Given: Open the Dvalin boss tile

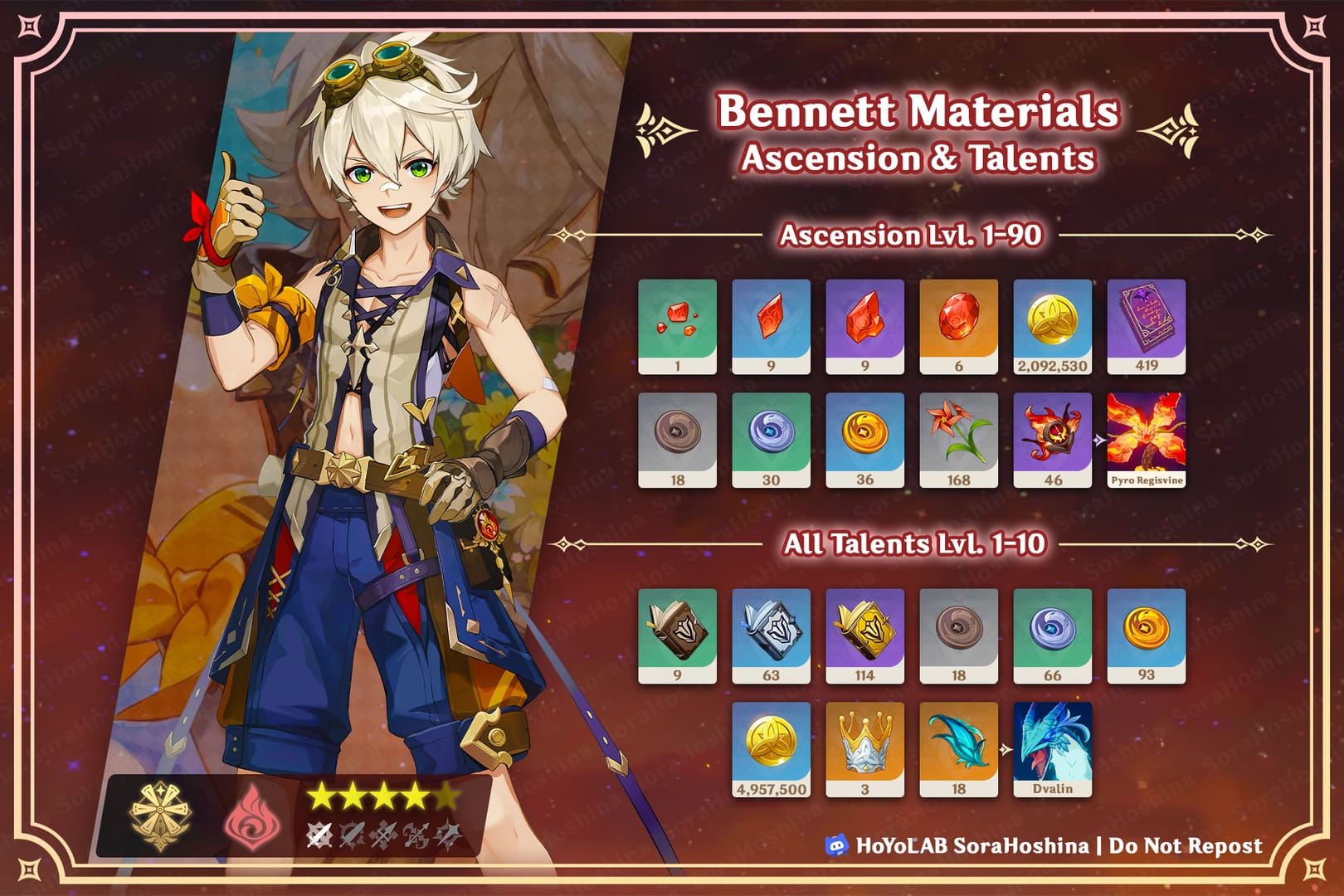Looking at the screenshot, I should [x=1052, y=749].
